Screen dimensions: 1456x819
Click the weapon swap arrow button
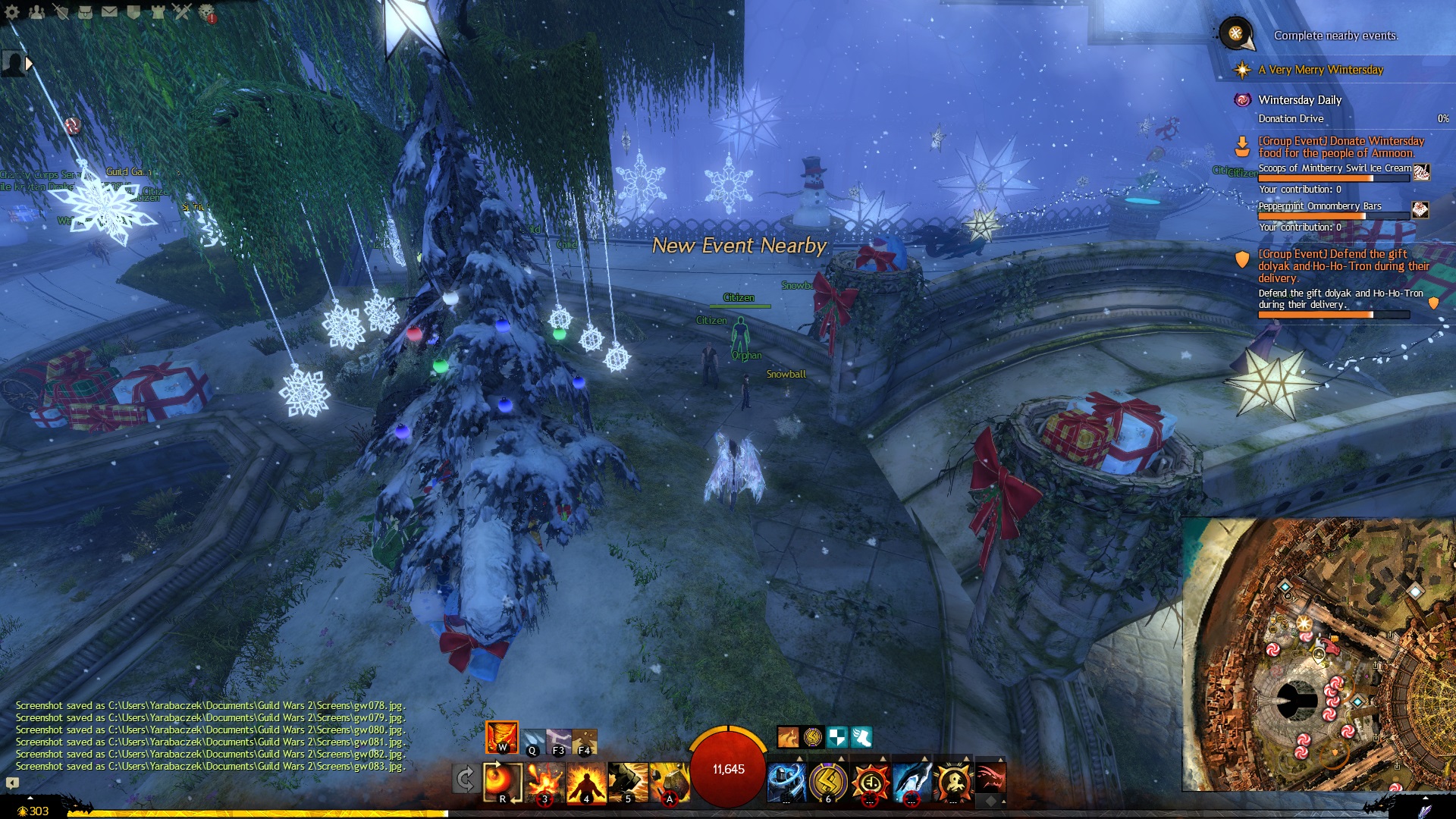465,779
